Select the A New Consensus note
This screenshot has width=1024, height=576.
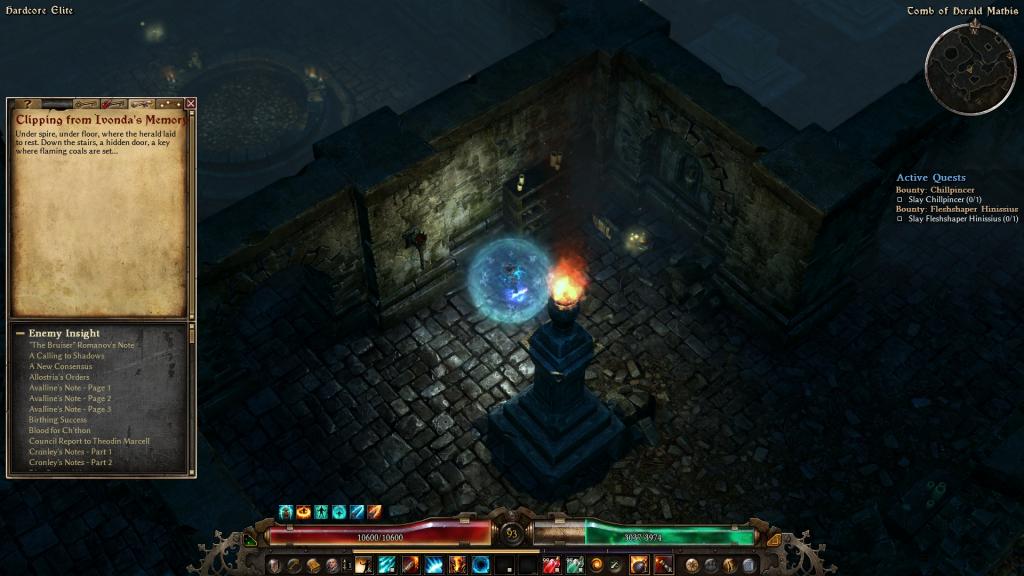(60, 366)
